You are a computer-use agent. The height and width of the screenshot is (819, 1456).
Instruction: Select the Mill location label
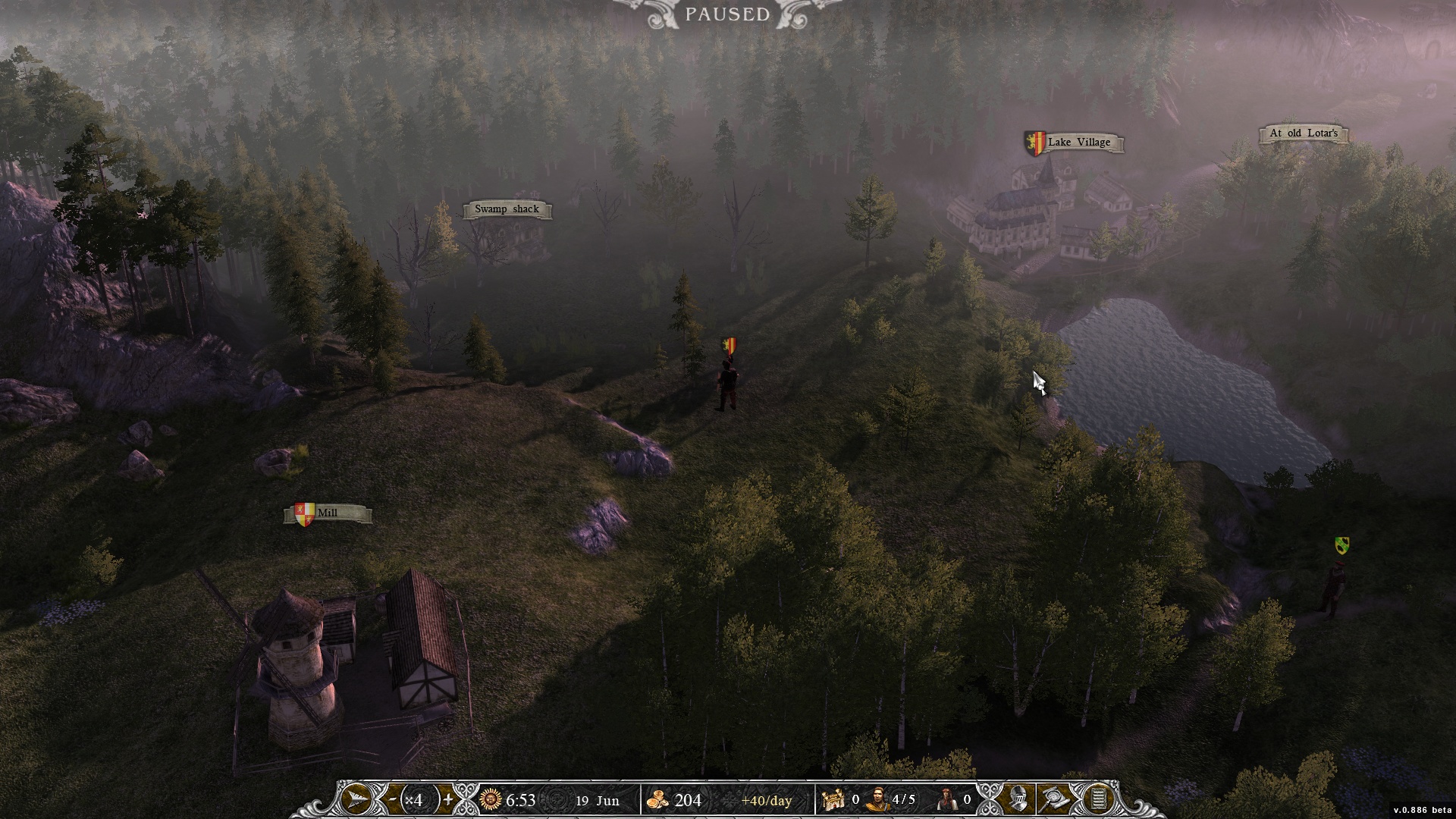tap(328, 513)
